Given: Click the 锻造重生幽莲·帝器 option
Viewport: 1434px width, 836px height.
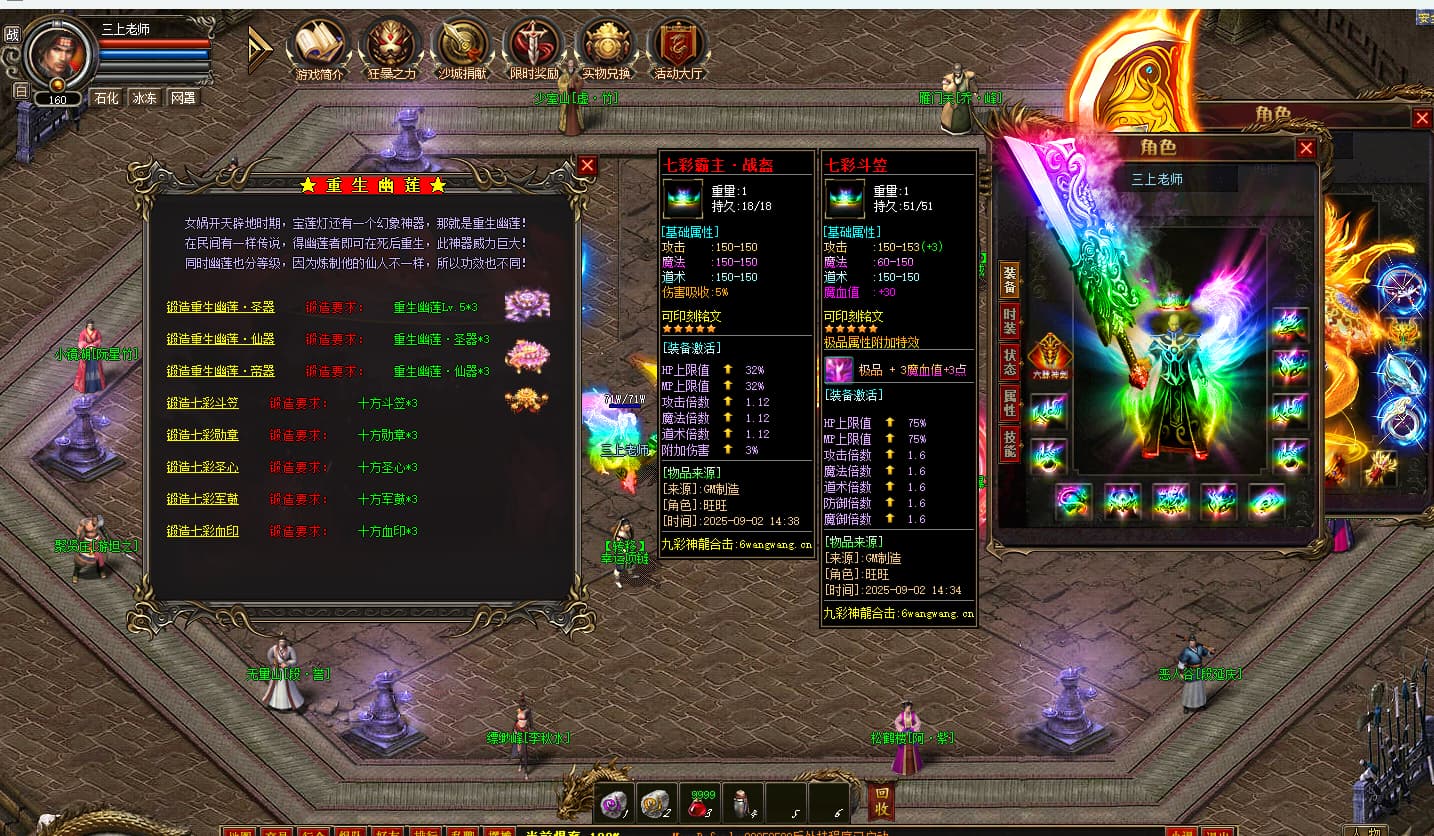Looking at the screenshot, I should pyautogui.click(x=220, y=371).
